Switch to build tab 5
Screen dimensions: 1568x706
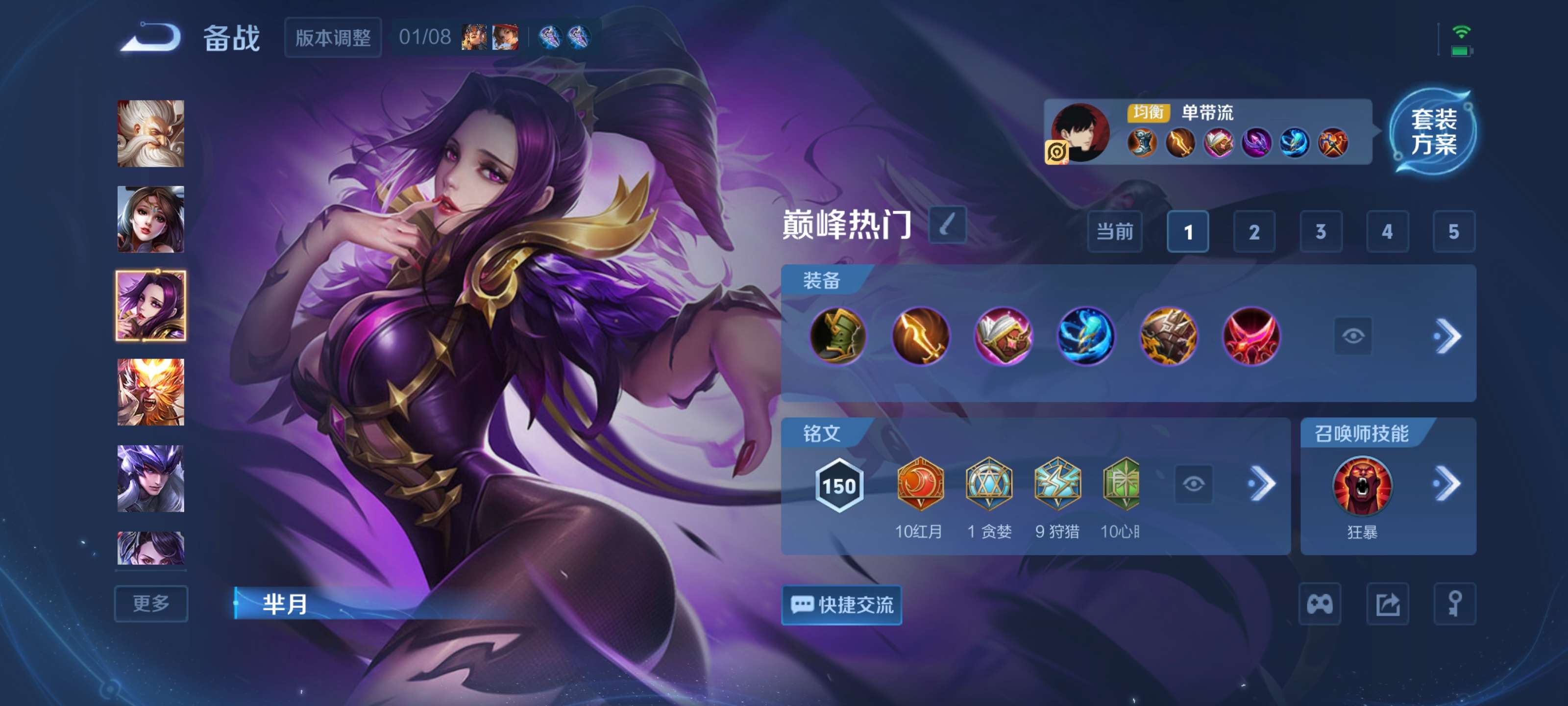pyautogui.click(x=1453, y=231)
